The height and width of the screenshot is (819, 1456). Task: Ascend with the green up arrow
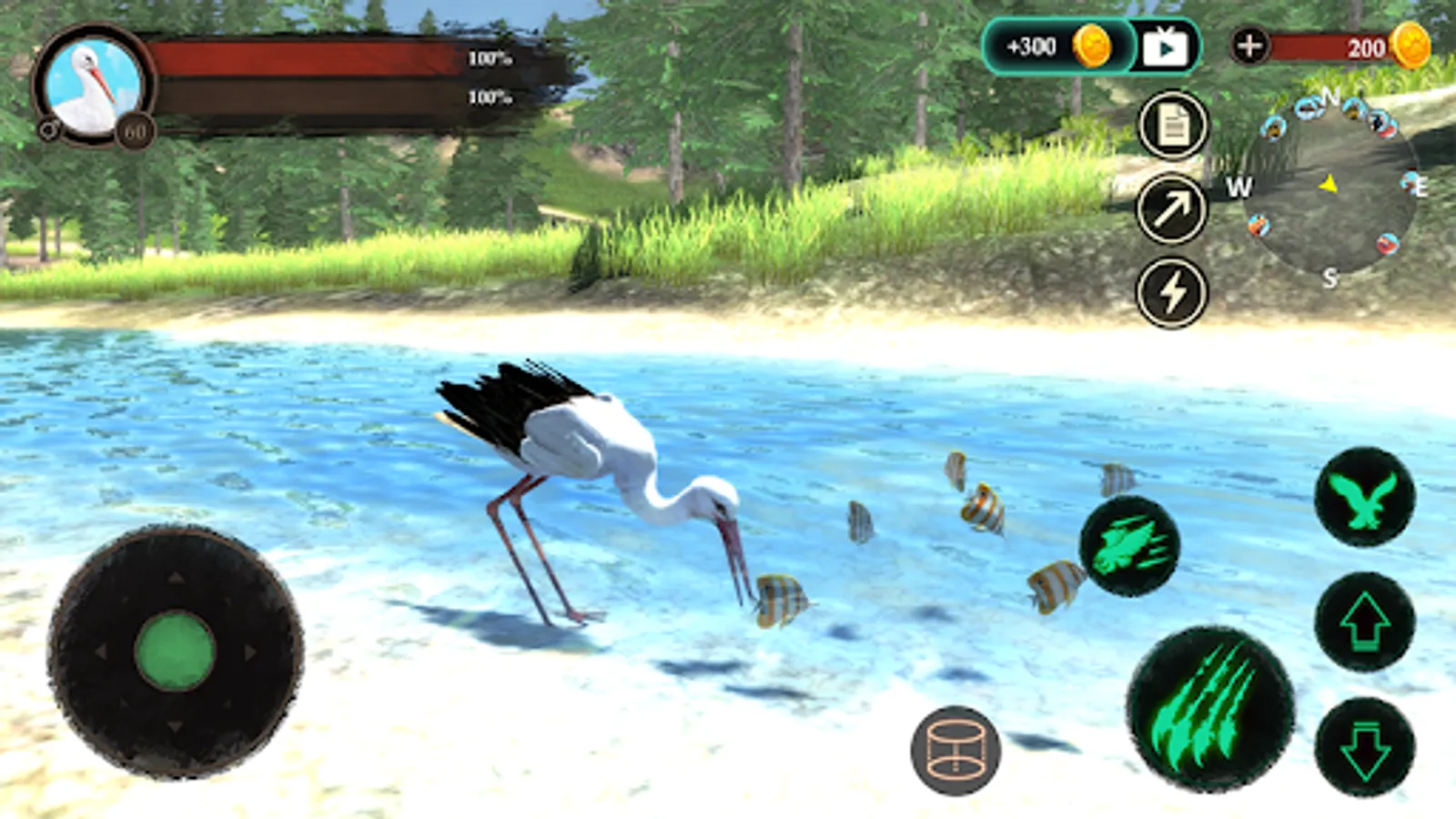click(x=1364, y=622)
